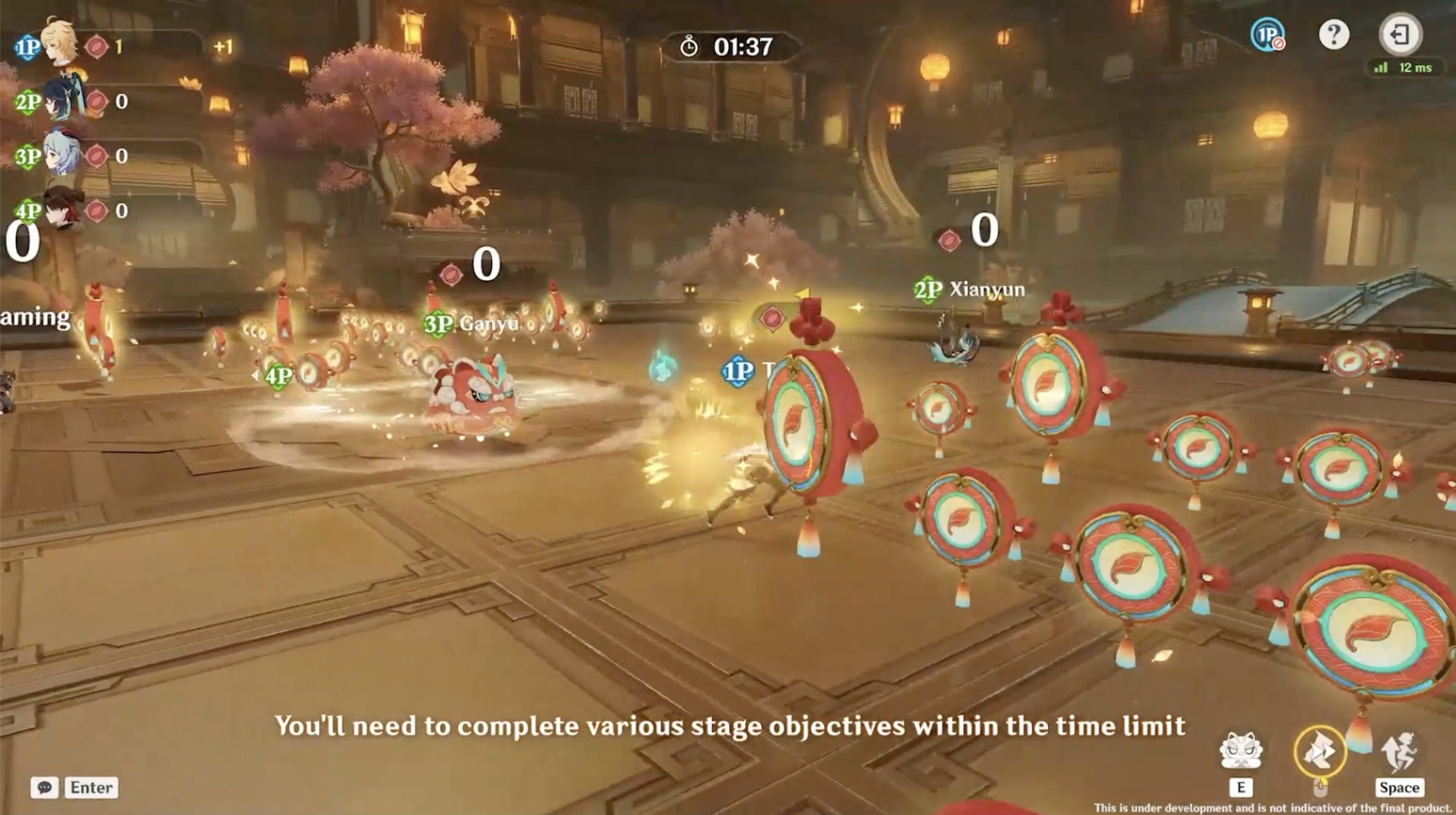Open the help question mark button
This screenshot has height=815, width=1456.
pyautogui.click(x=1333, y=35)
